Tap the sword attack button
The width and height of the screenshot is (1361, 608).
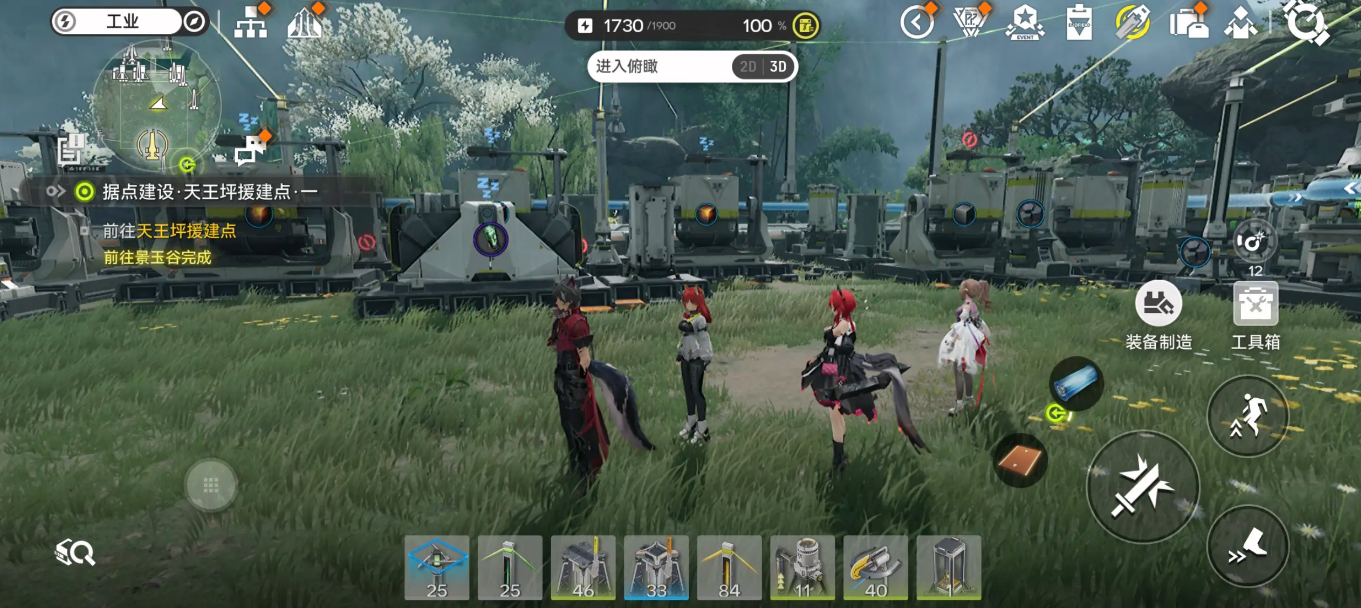pos(1142,487)
